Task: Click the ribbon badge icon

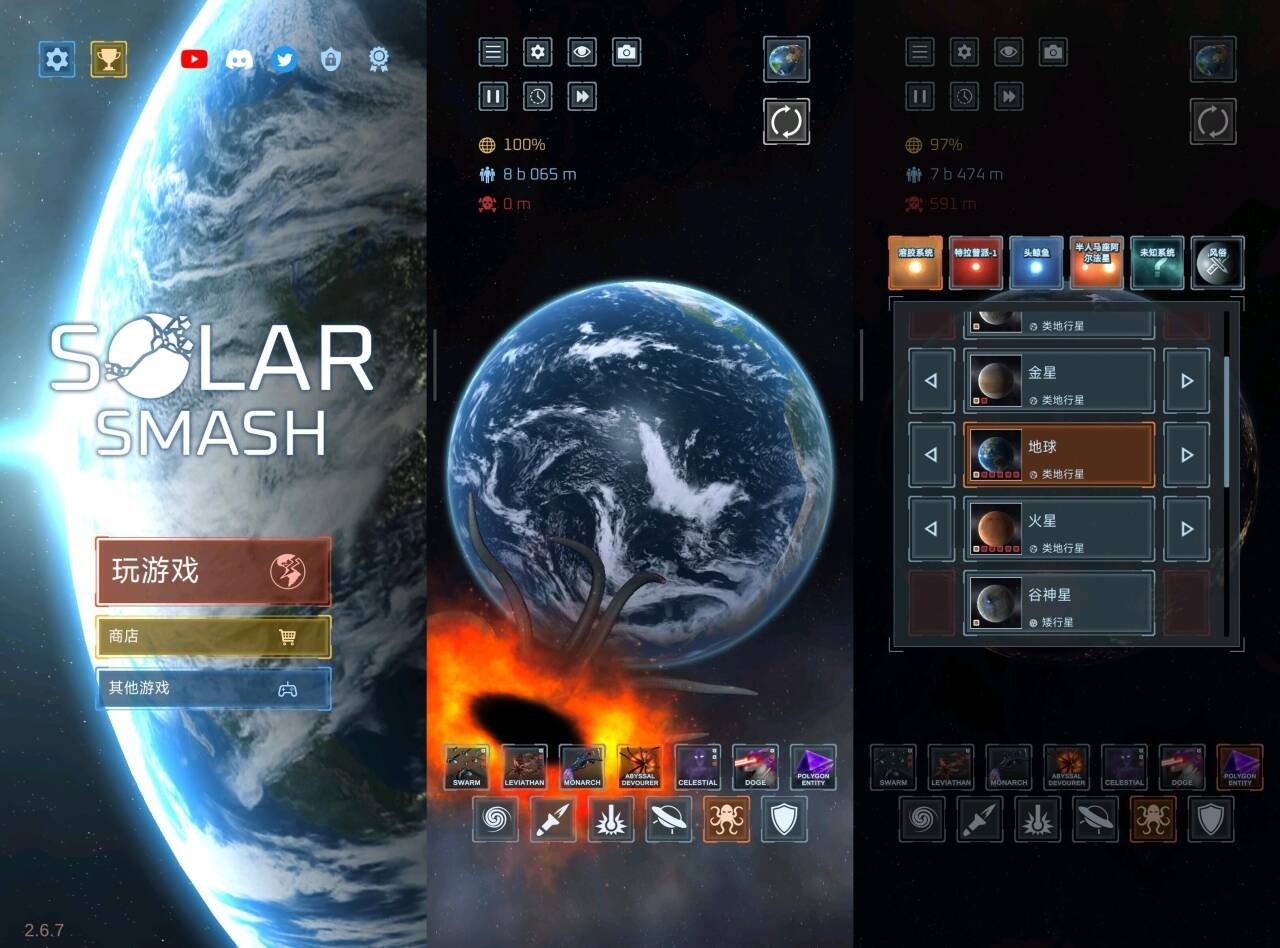Action: 378,59
